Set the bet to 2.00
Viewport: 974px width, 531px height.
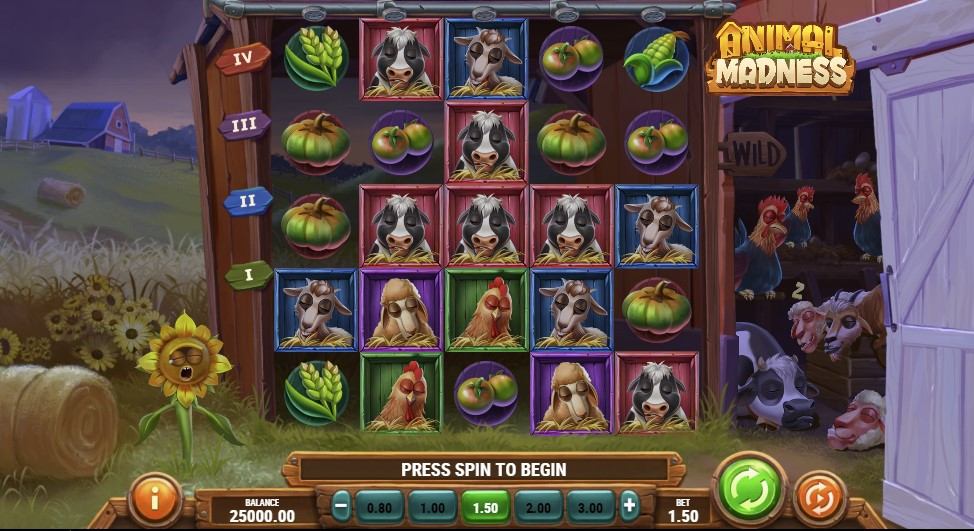click(x=537, y=506)
